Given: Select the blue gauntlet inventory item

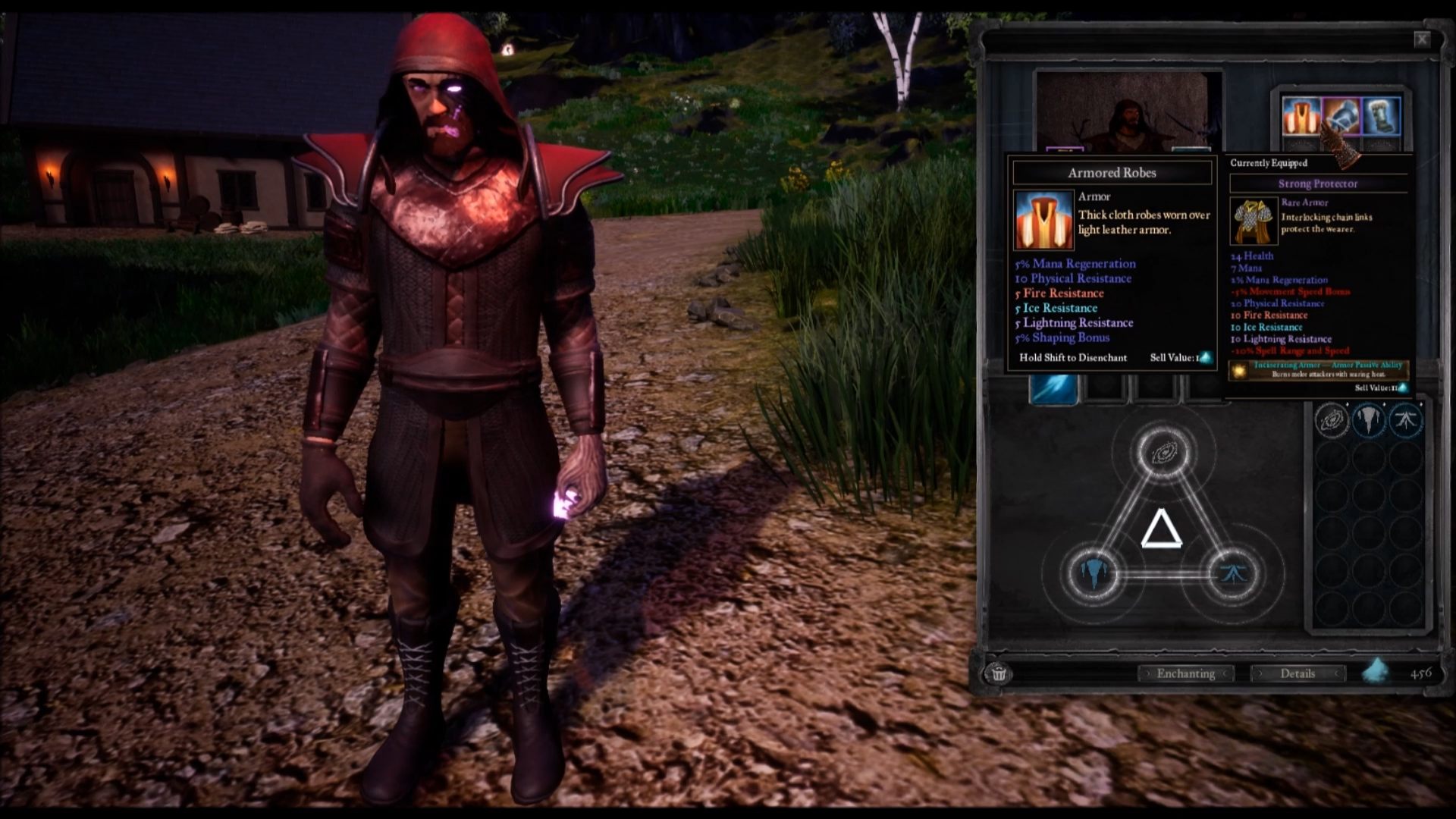Looking at the screenshot, I should (1341, 116).
